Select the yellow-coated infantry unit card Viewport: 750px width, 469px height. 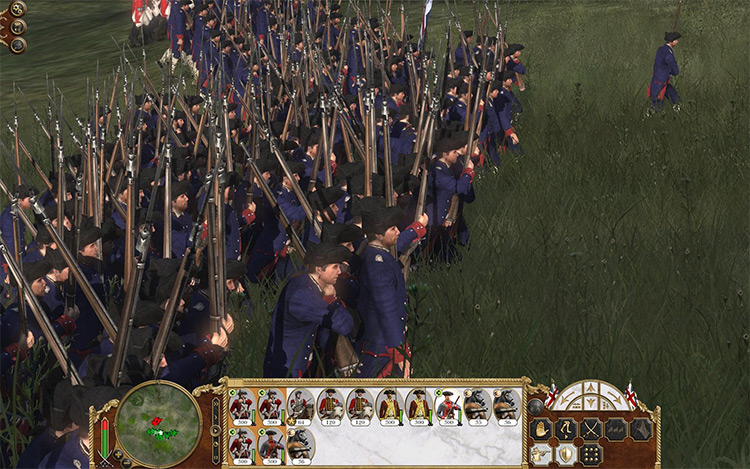tap(388, 407)
